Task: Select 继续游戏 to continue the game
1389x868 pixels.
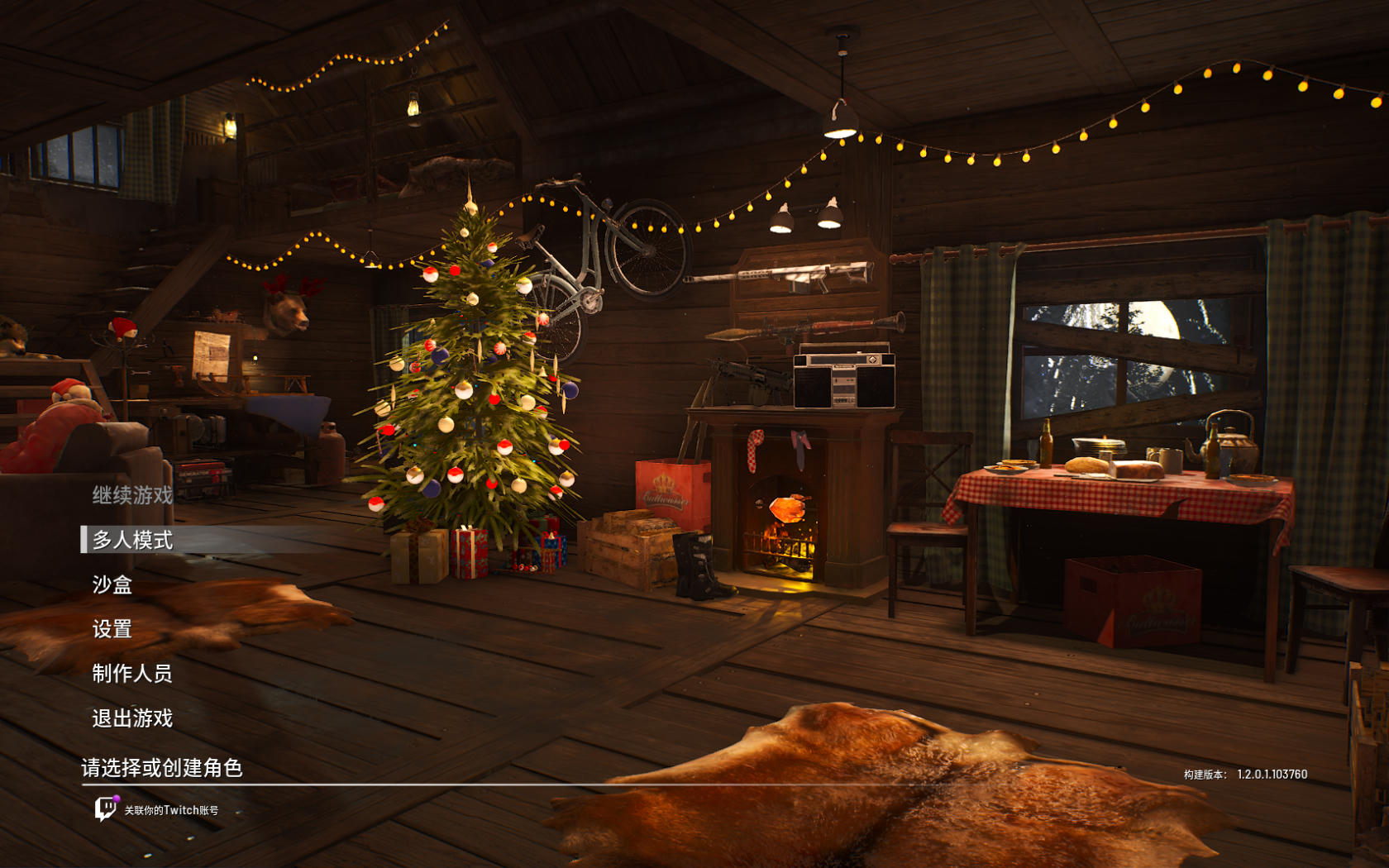Action: (x=132, y=495)
